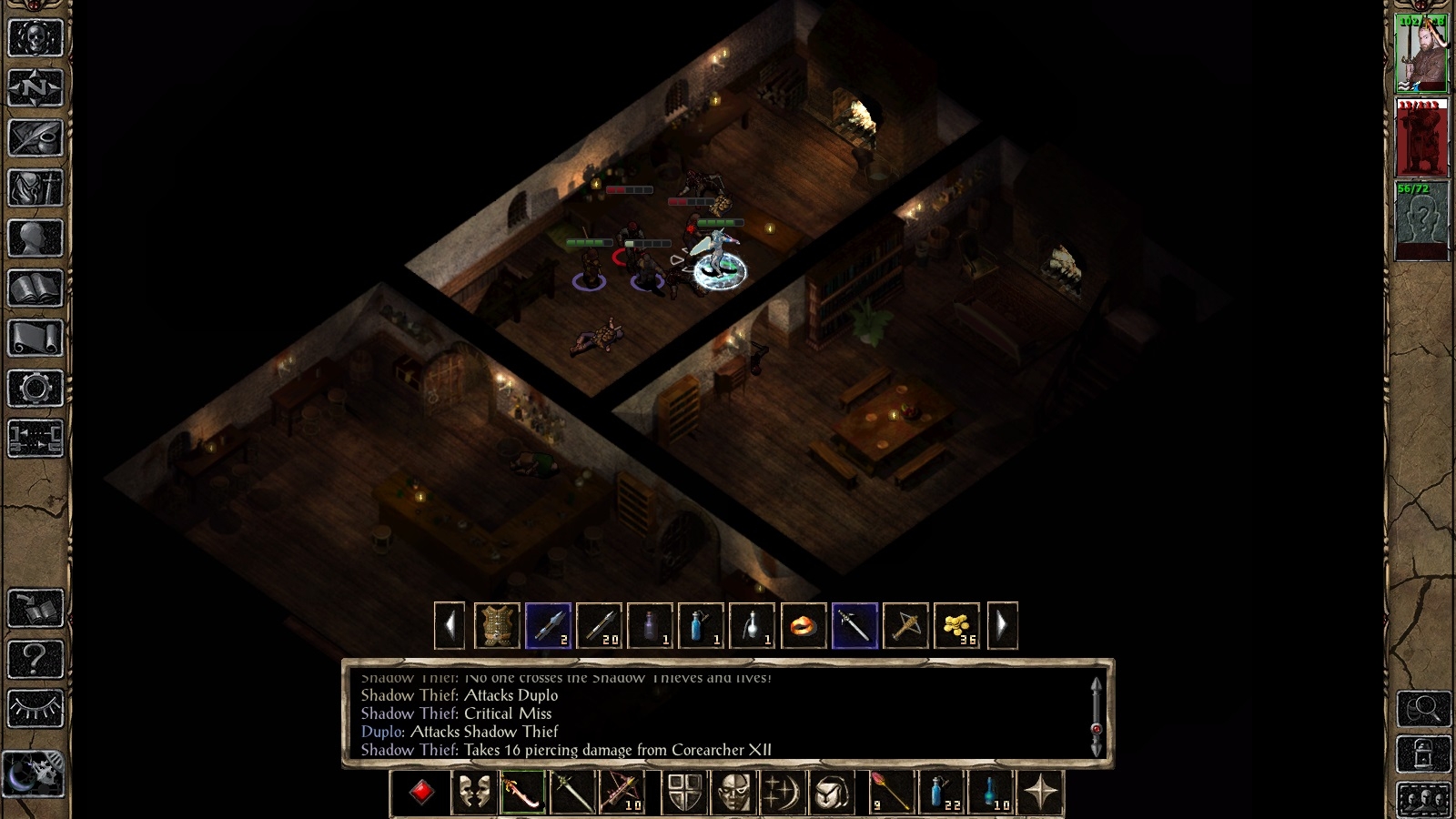Viewport: 1456px width, 819px height.
Task: Select the crossbow with 10 bolts
Action: coord(621,792)
